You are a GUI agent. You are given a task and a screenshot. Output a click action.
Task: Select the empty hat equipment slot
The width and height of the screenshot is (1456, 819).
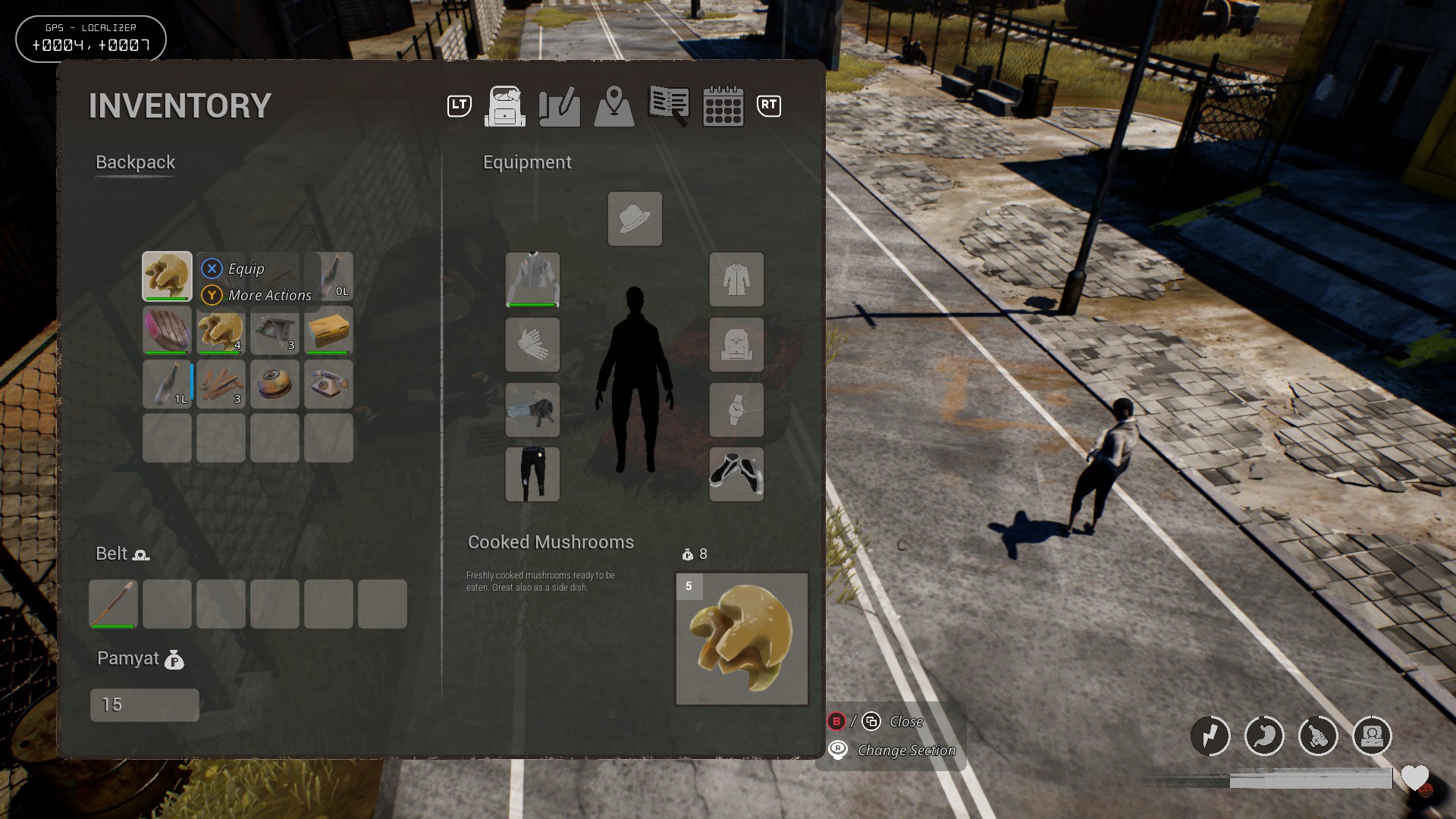[635, 219]
